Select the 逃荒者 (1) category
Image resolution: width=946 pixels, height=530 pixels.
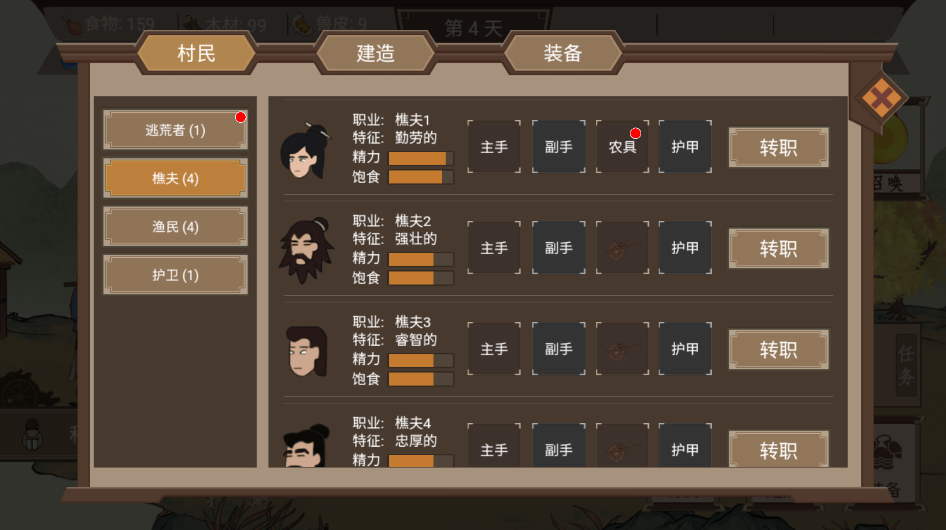tap(175, 130)
